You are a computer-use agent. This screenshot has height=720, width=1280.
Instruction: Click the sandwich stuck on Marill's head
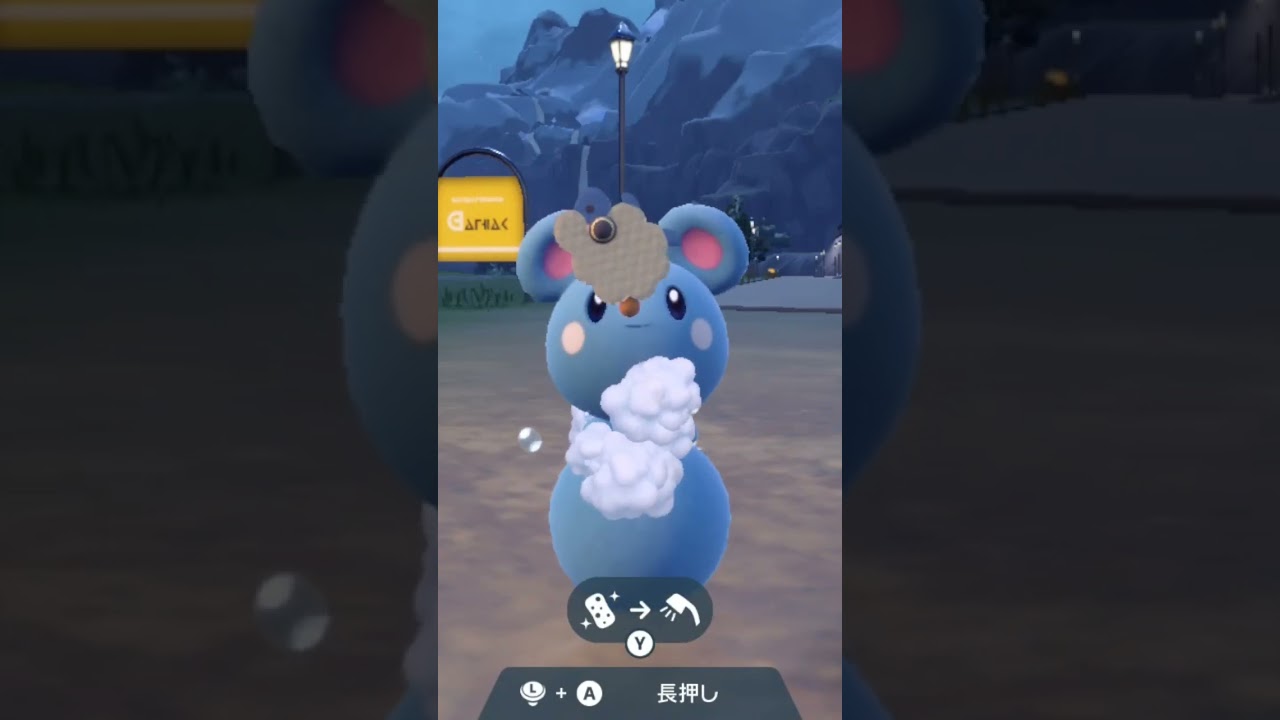coord(620,248)
